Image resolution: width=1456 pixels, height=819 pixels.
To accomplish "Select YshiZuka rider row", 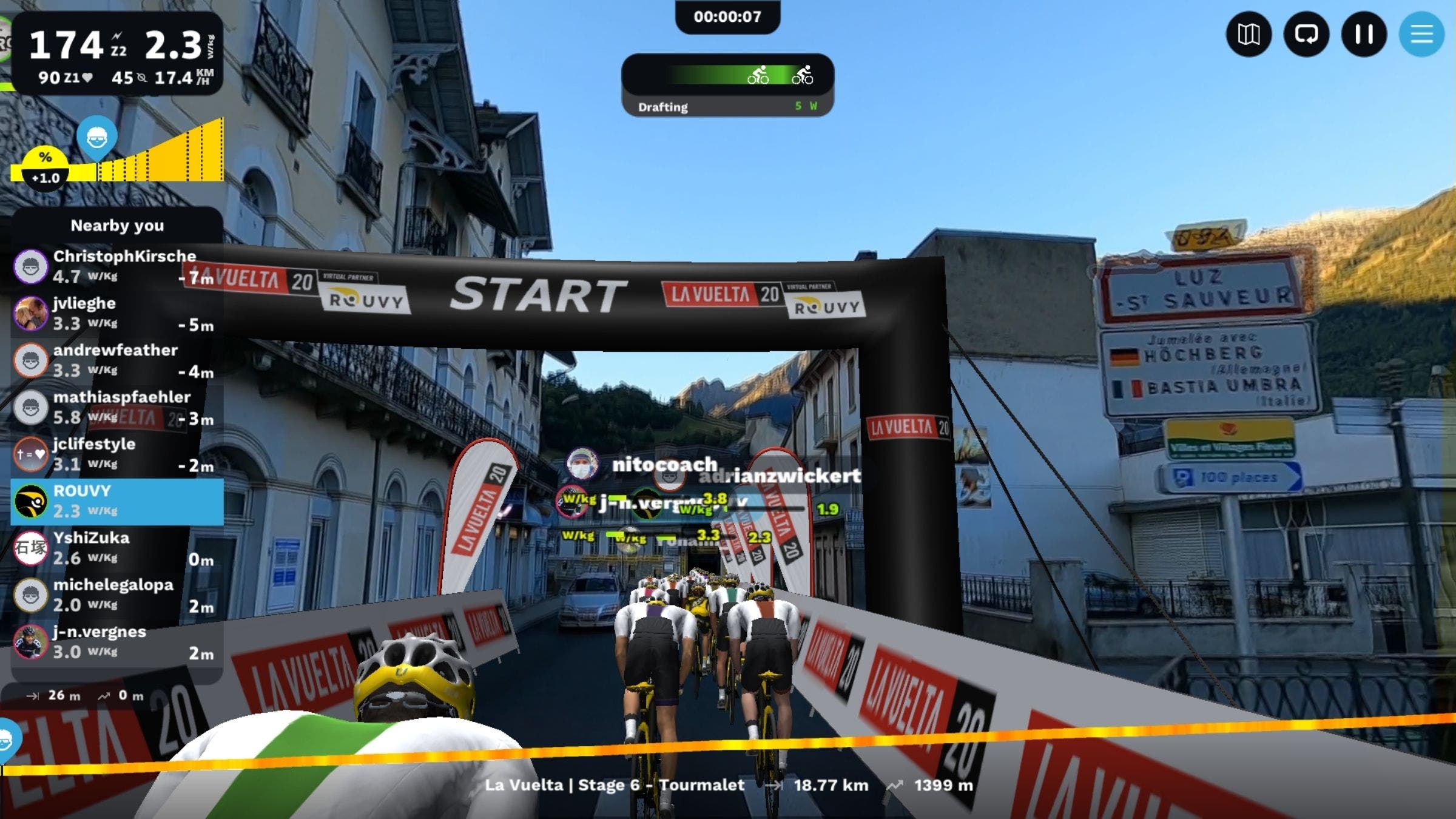I will click(116, 548).
